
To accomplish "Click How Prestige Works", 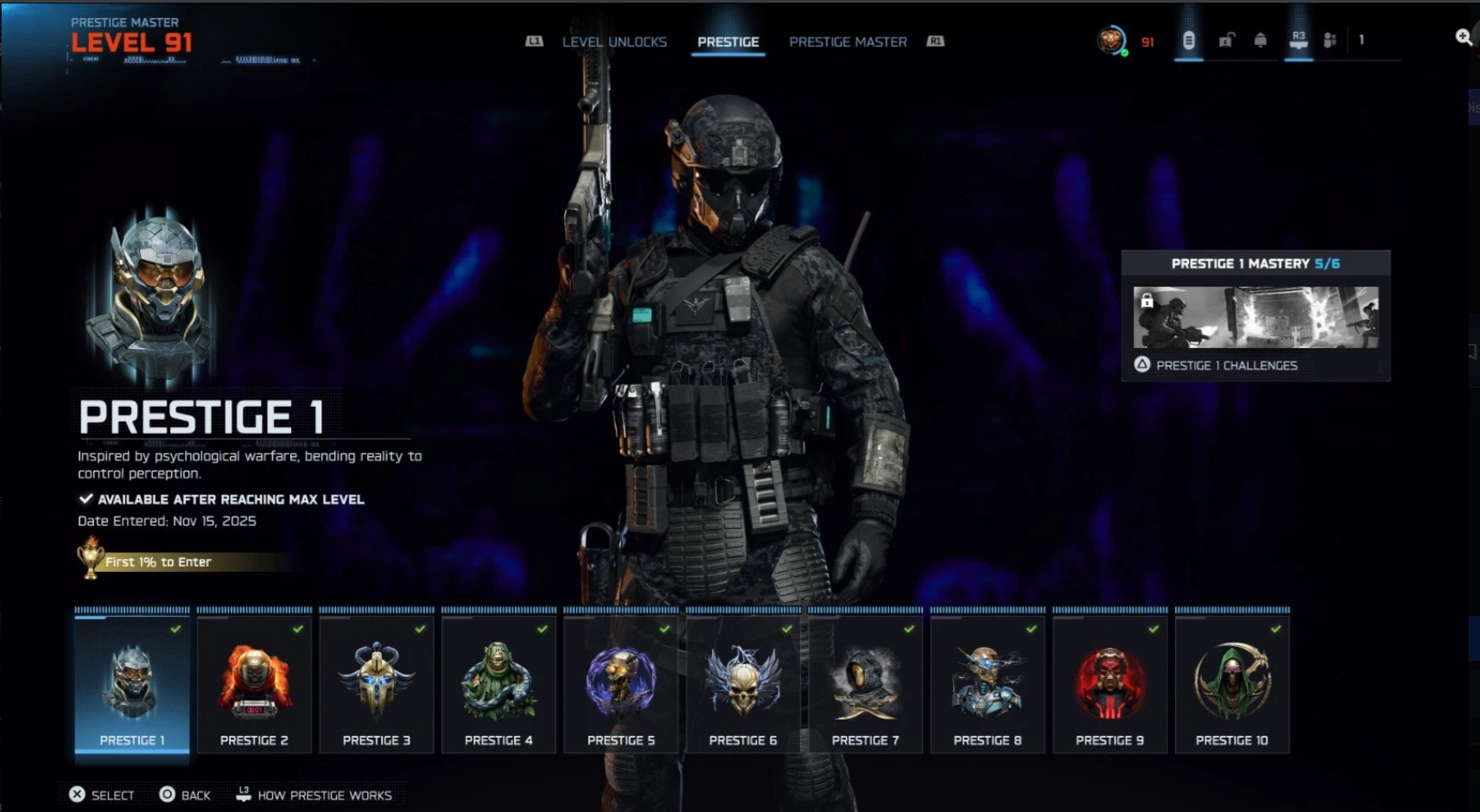I will (x=315, y=795).
